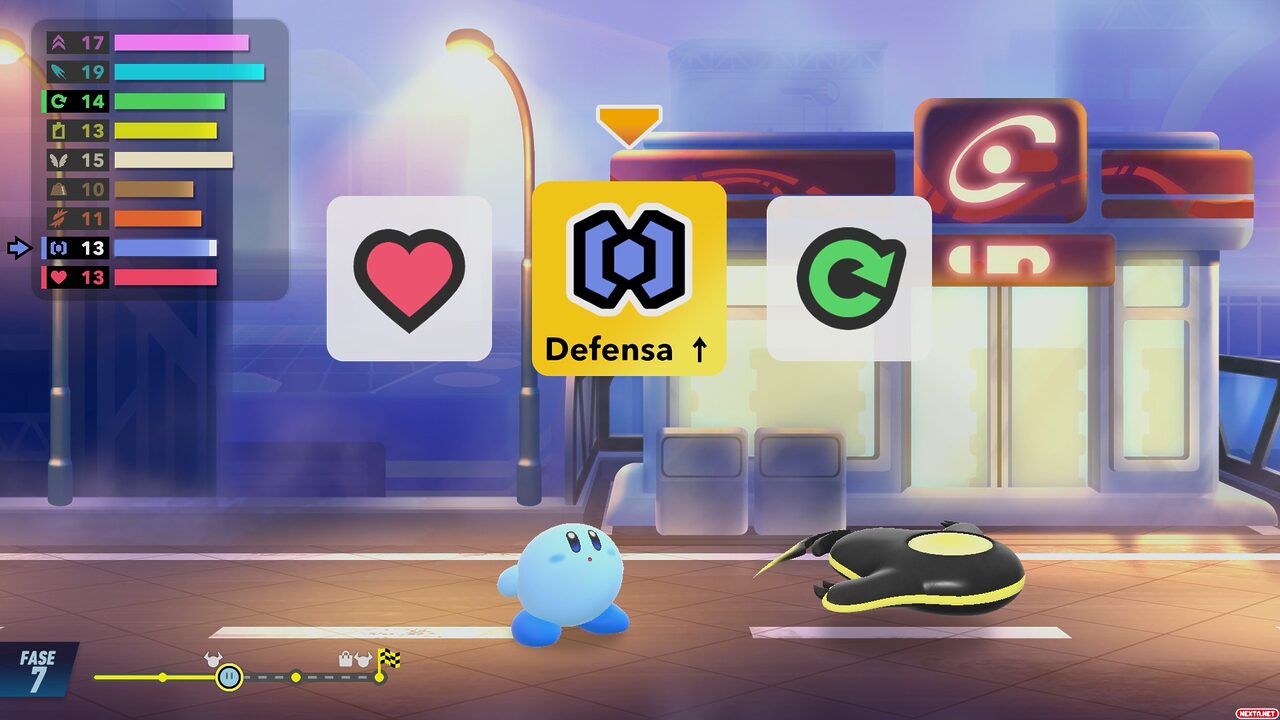Image resolution: width=1280 pixels, height=720 pixels.
Task: Pick the green circular arrow upgrade card
Action: click(x=849, y=278)
